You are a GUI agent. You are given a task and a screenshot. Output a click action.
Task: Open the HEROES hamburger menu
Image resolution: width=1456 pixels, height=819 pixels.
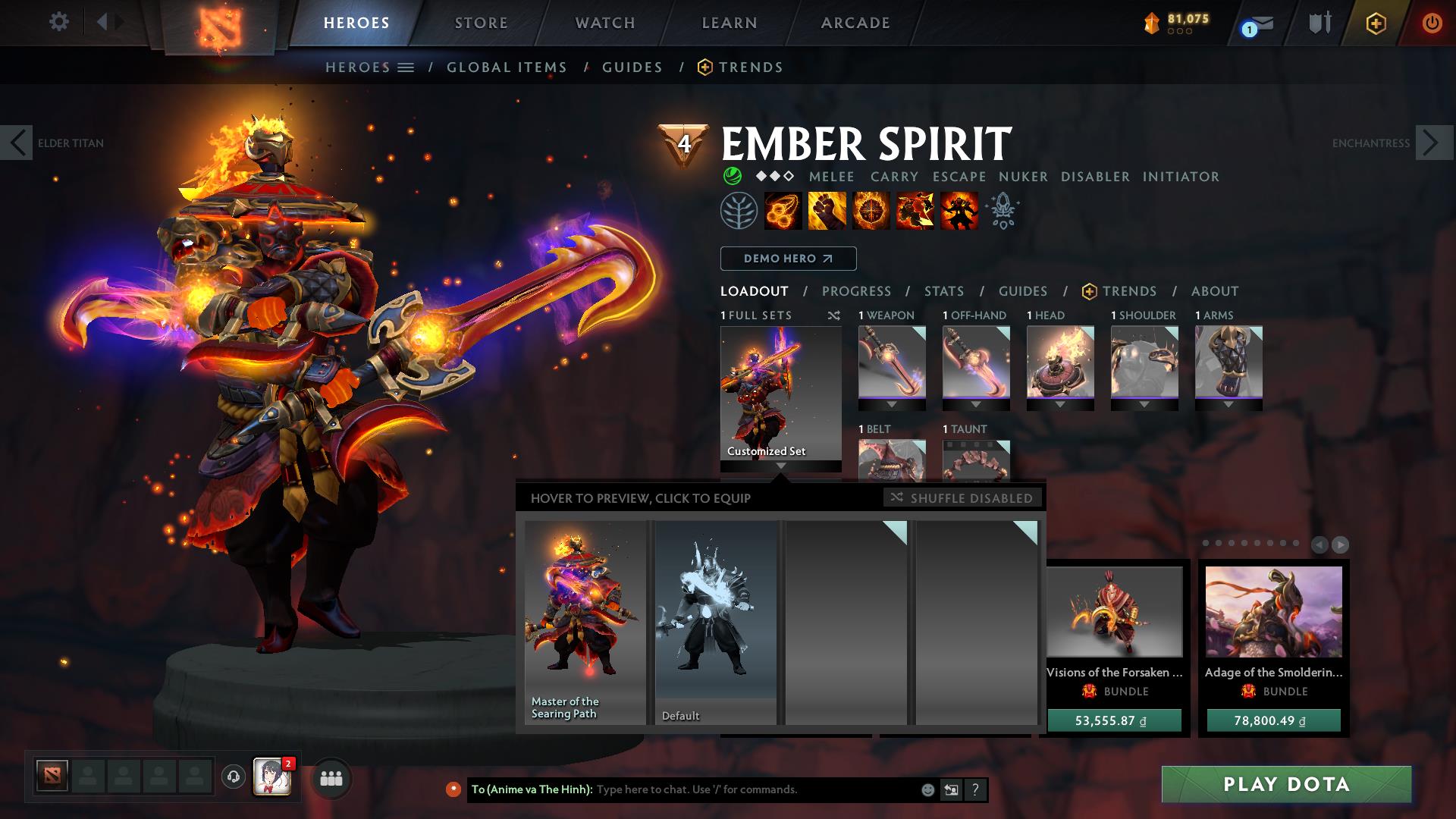[x=406, y=67]
